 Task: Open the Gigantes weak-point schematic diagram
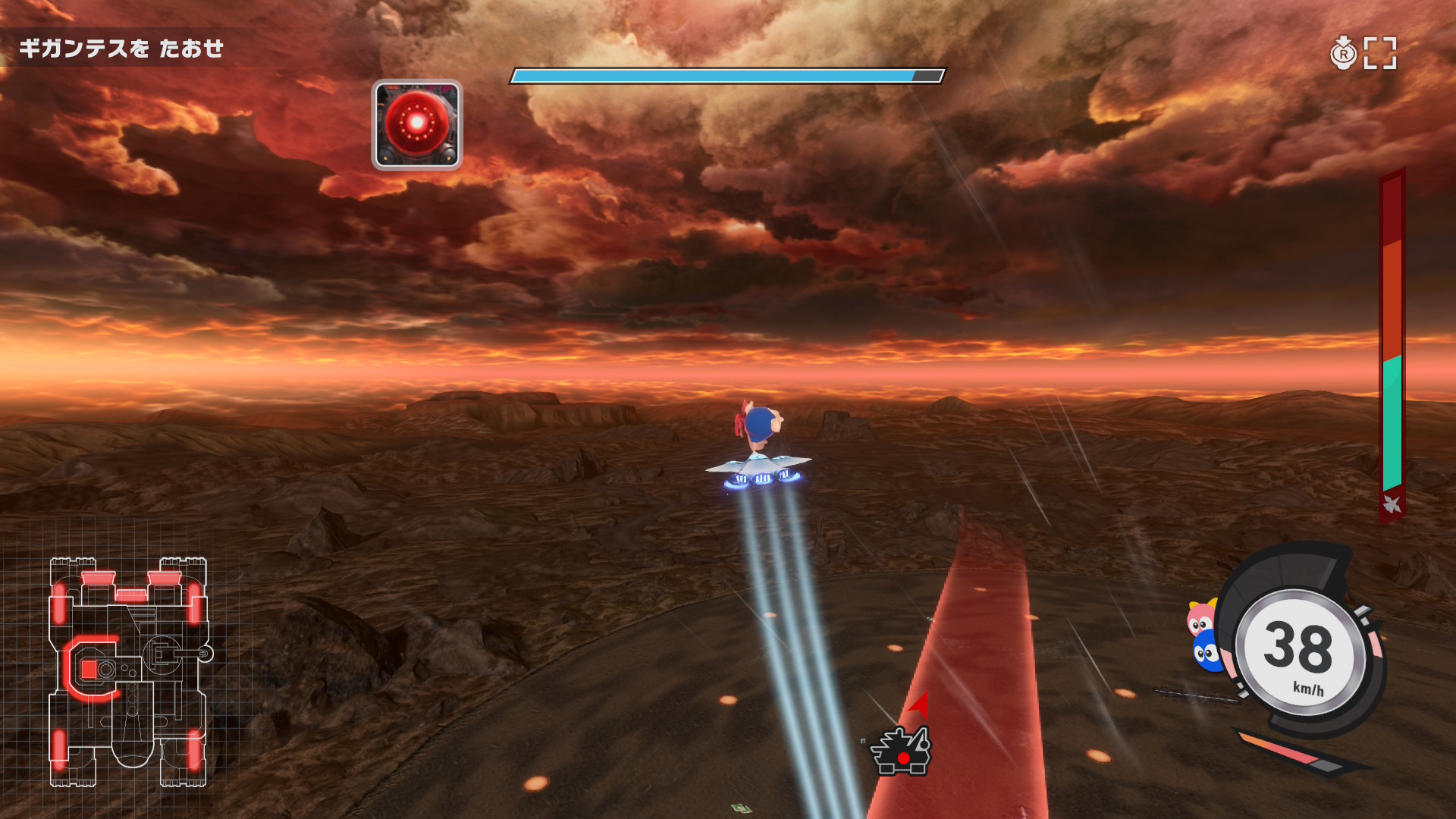pos(129,671)
